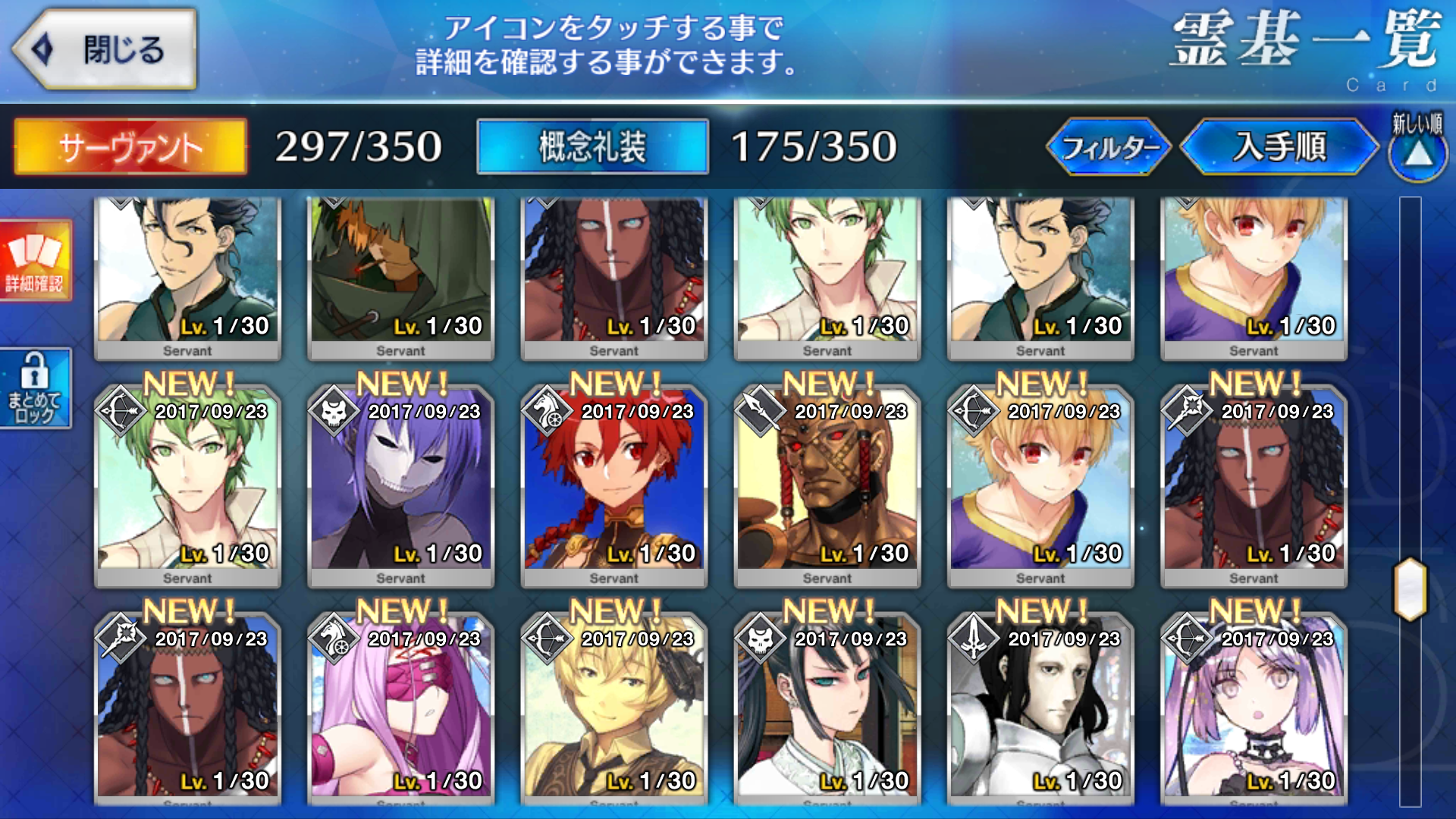The width and height of the screenshot is (1456, 819).
Task: Pick the purple twin-tailed Archer girl card
Action: pos(1254,709)
